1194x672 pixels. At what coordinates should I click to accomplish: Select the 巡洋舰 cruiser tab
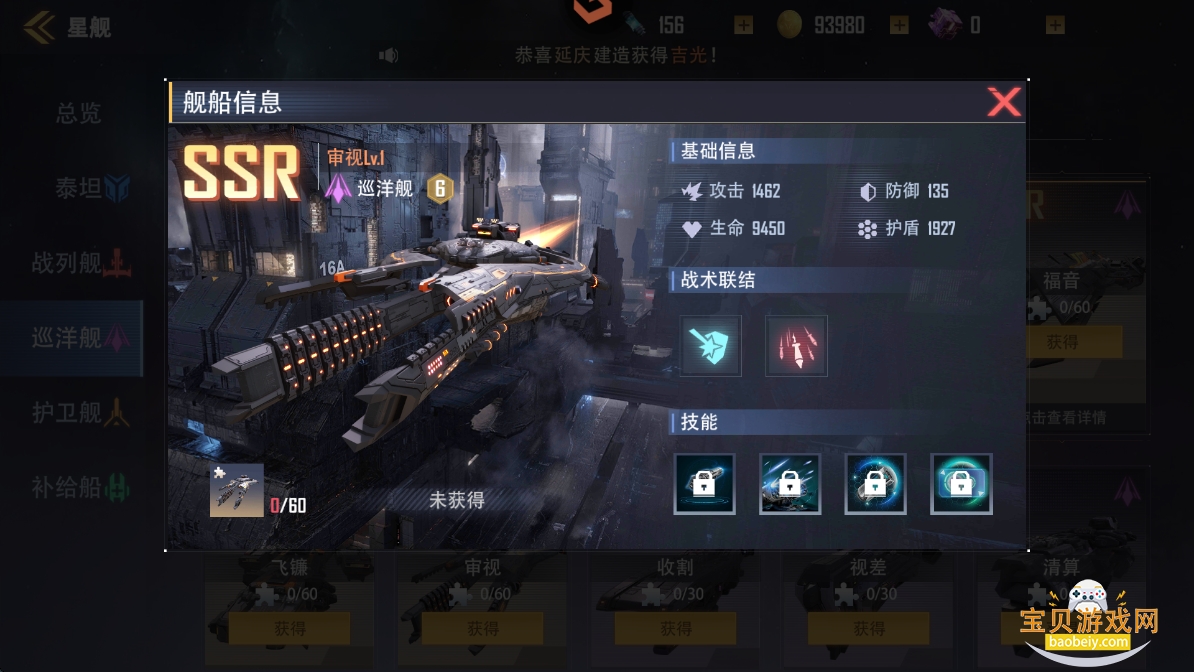[x=78, y=338]
